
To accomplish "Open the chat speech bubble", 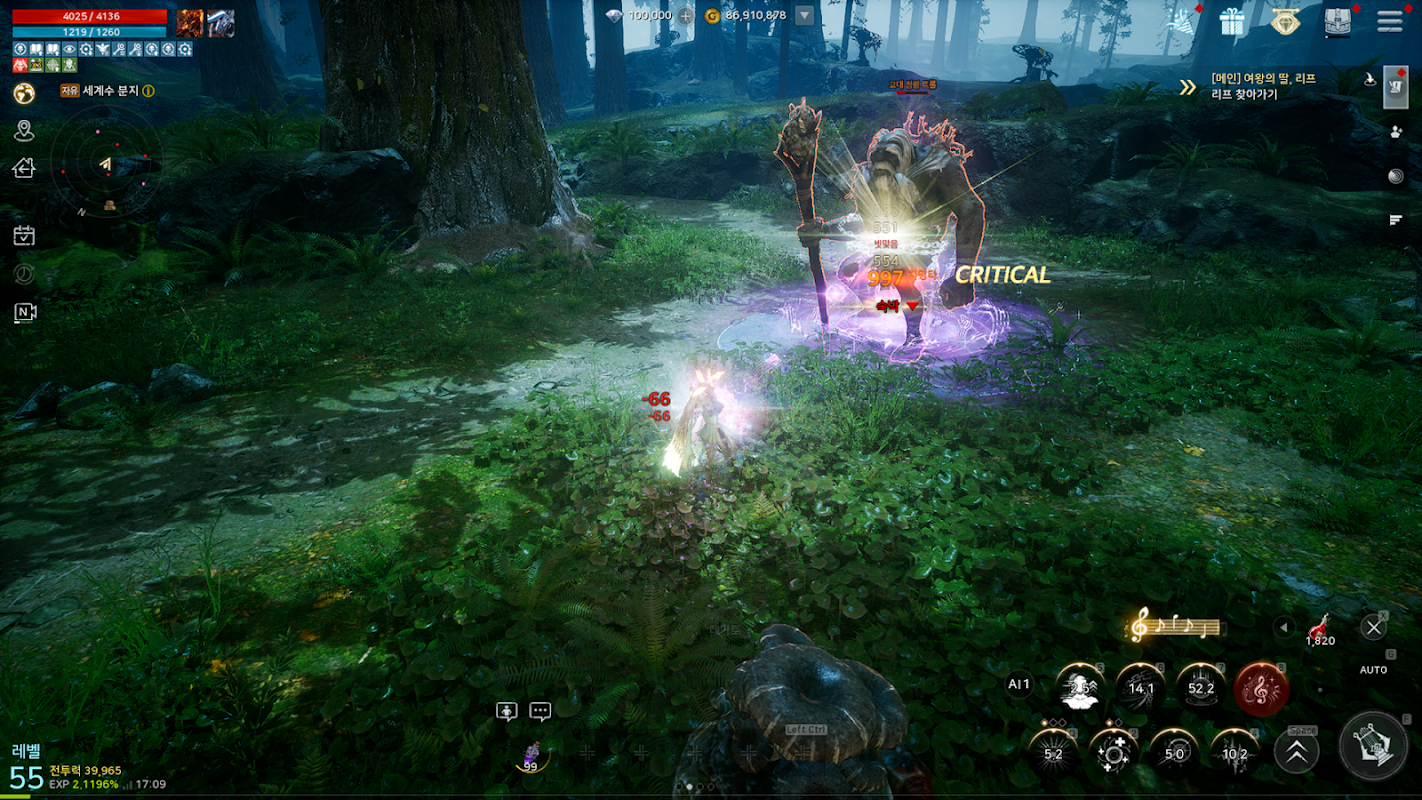I will point(540,712).
